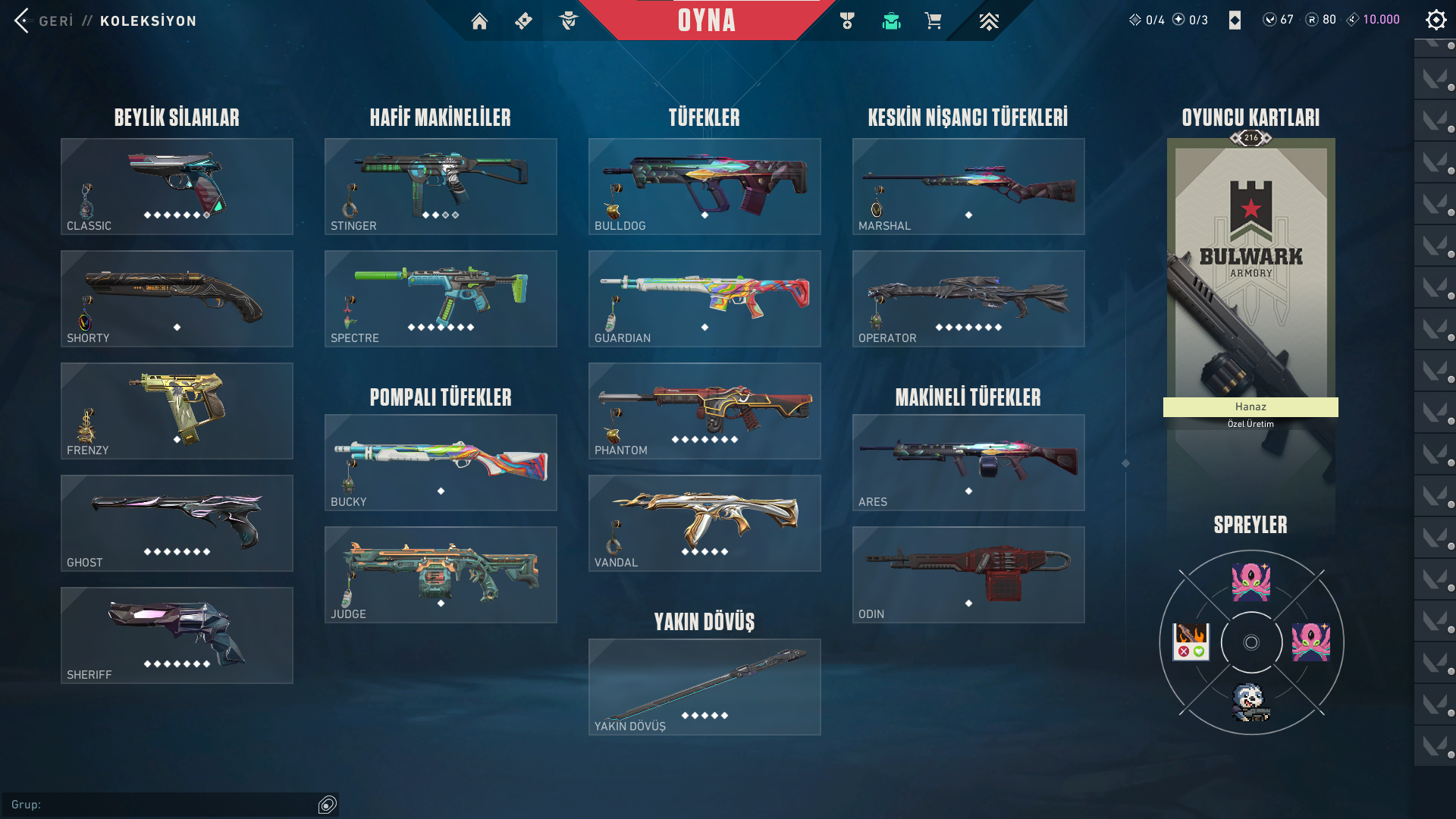Select the Classic pistol skin slot
1456x819 pixels.
[x=177, y=187]
